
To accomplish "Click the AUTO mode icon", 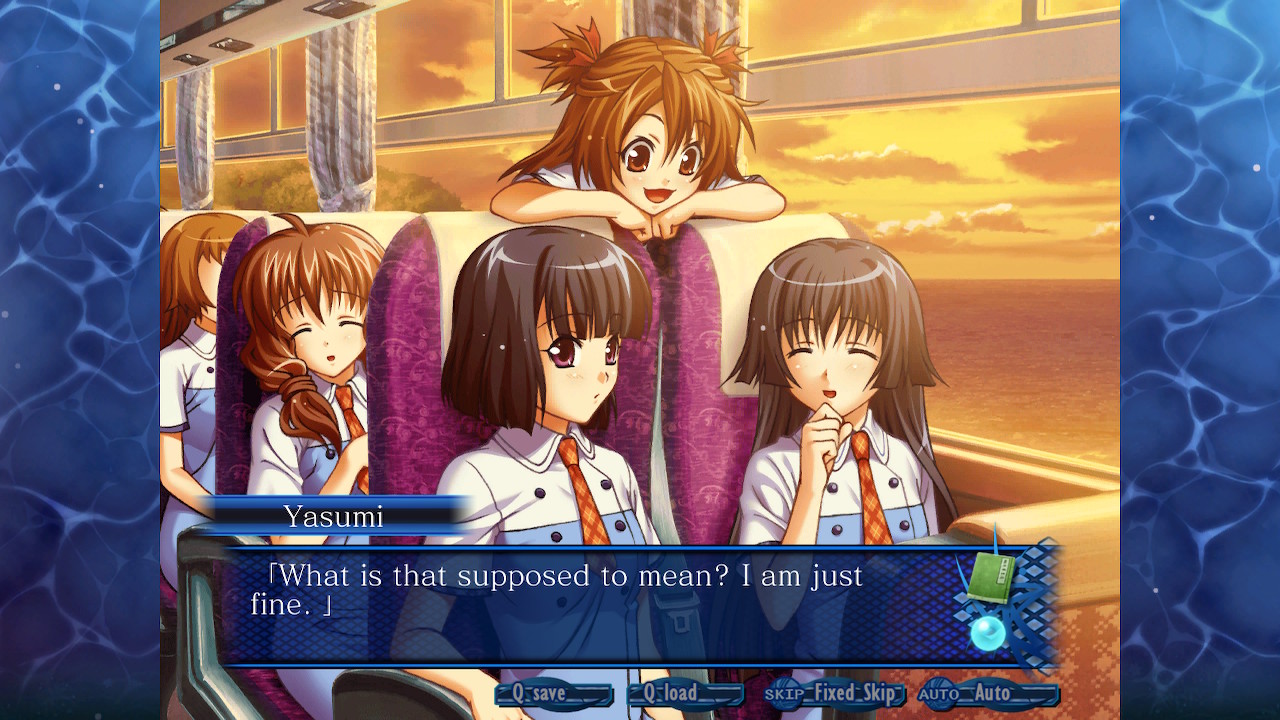I will [938, 692].
